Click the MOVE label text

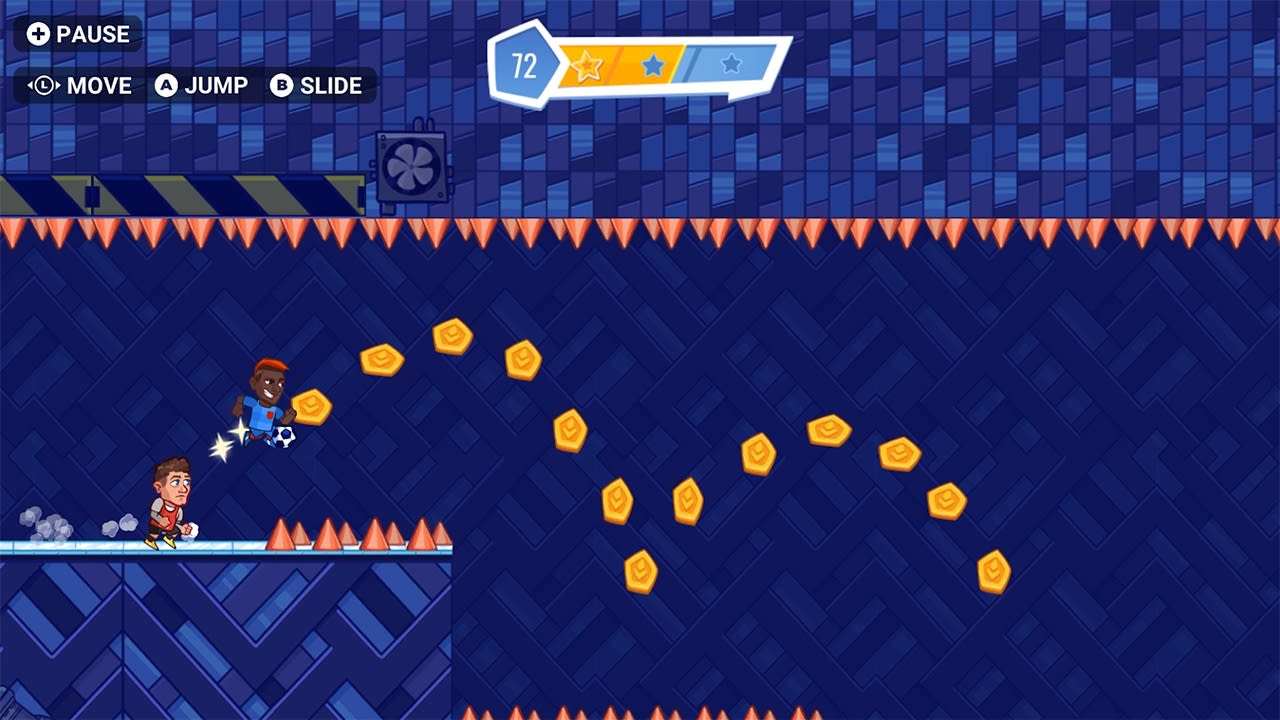[x=97, y=86]
